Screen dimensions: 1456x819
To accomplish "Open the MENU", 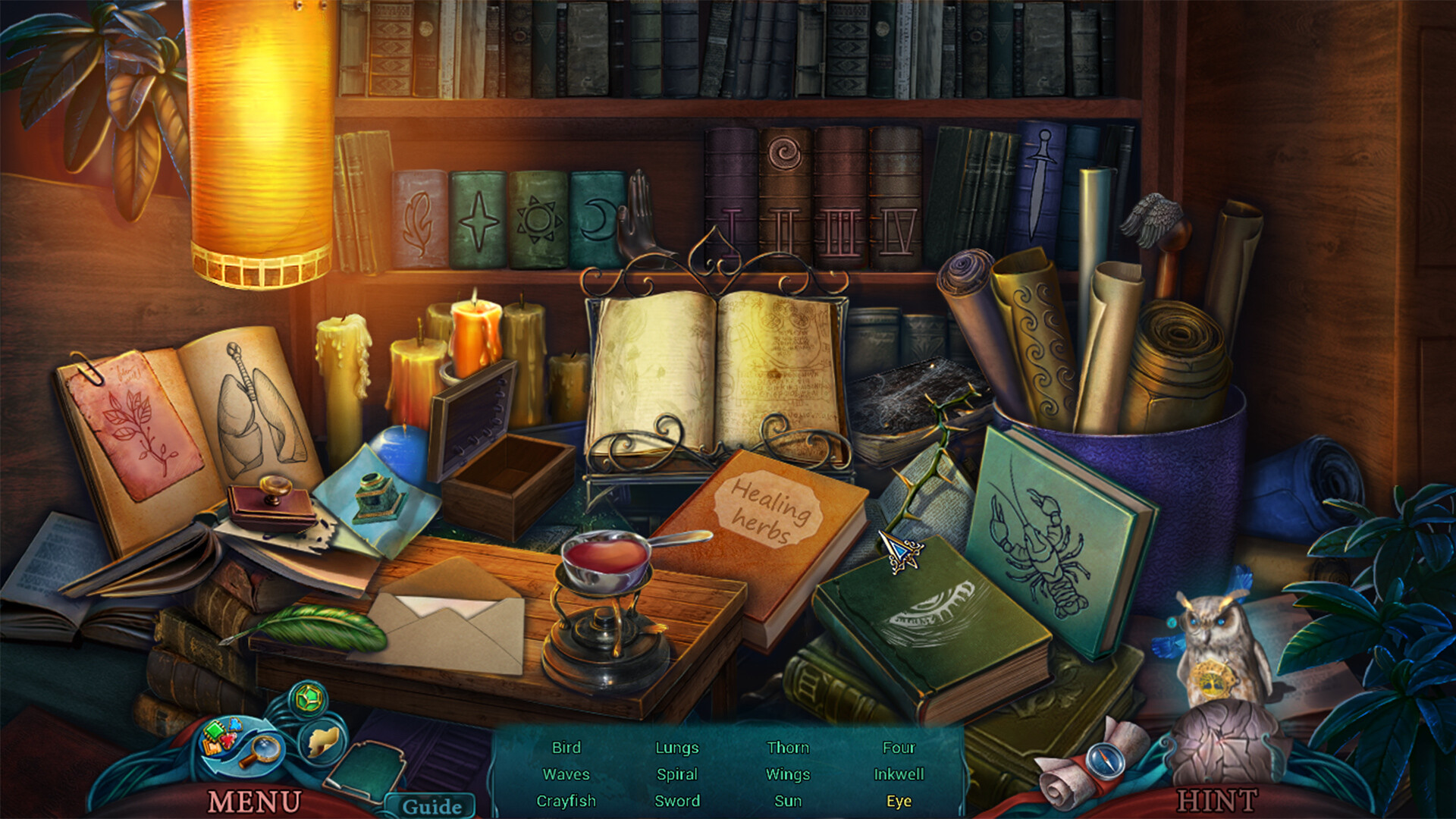I will click(x=254, y=800).
